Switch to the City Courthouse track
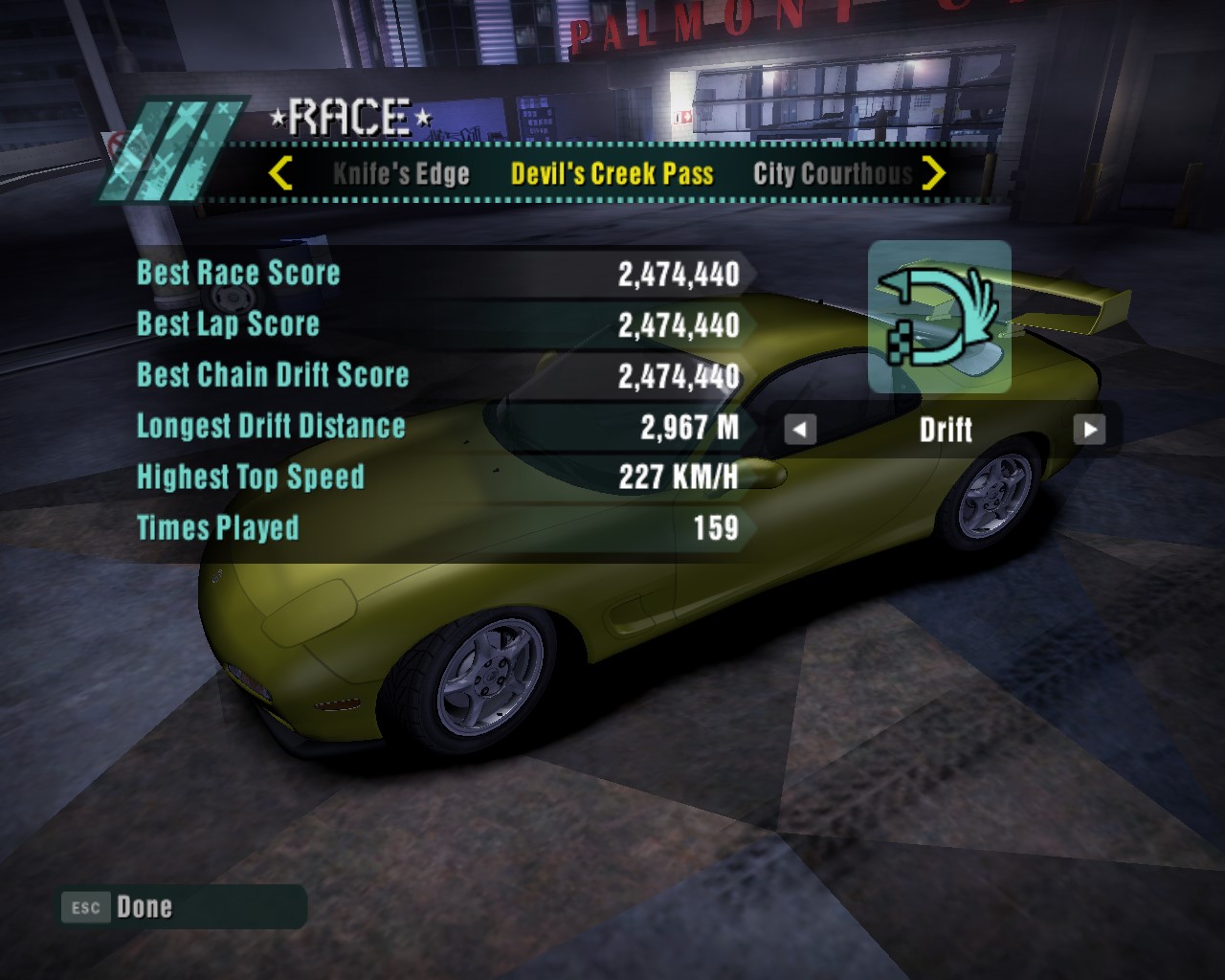 [x=832, y=174]
